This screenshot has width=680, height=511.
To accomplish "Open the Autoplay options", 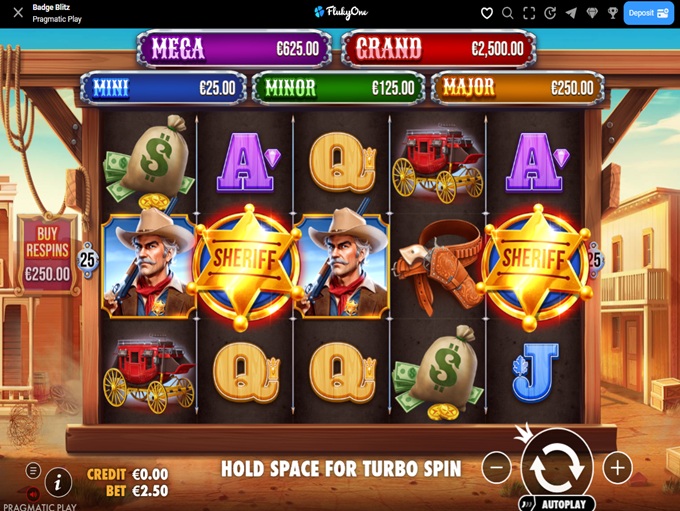I will 556,503.
